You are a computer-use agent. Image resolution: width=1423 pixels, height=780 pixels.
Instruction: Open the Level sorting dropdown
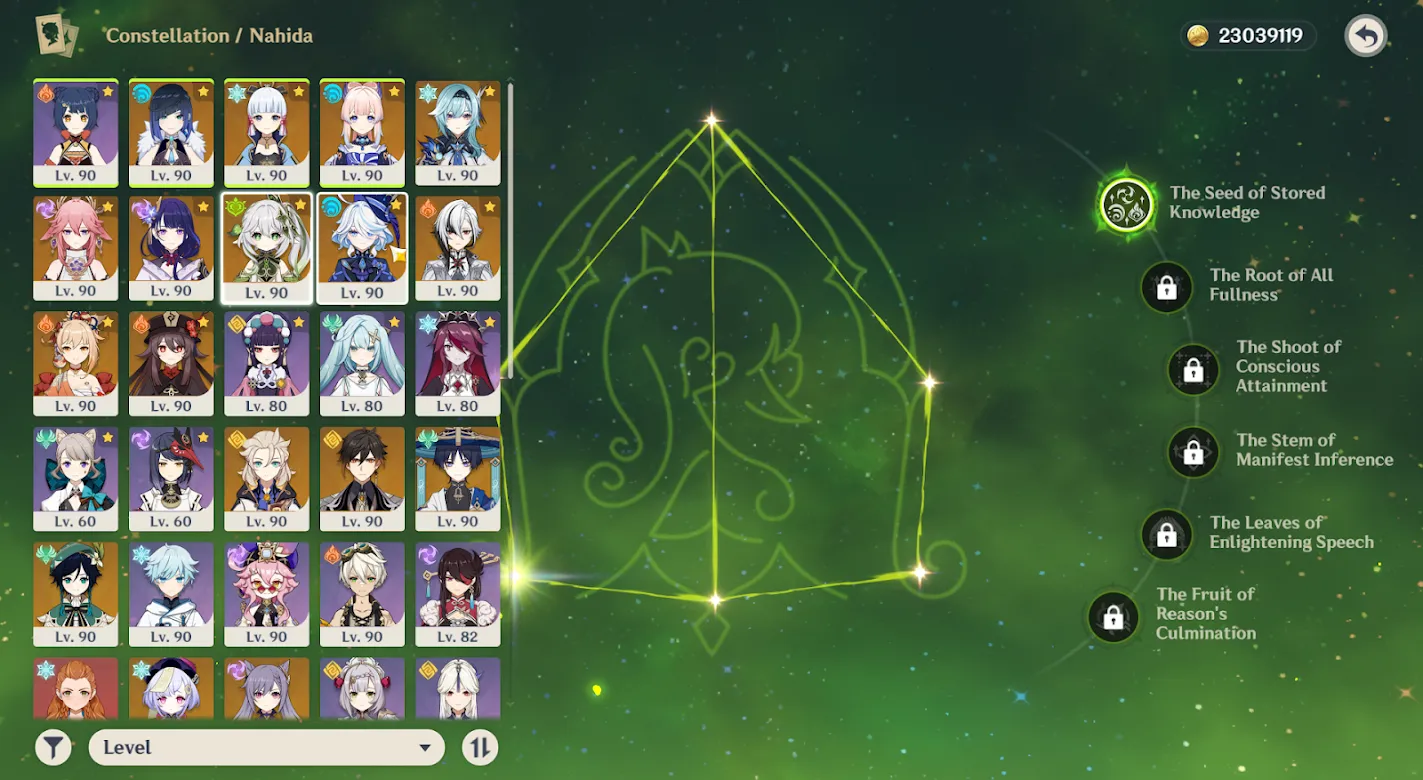[x=265, y=747]
